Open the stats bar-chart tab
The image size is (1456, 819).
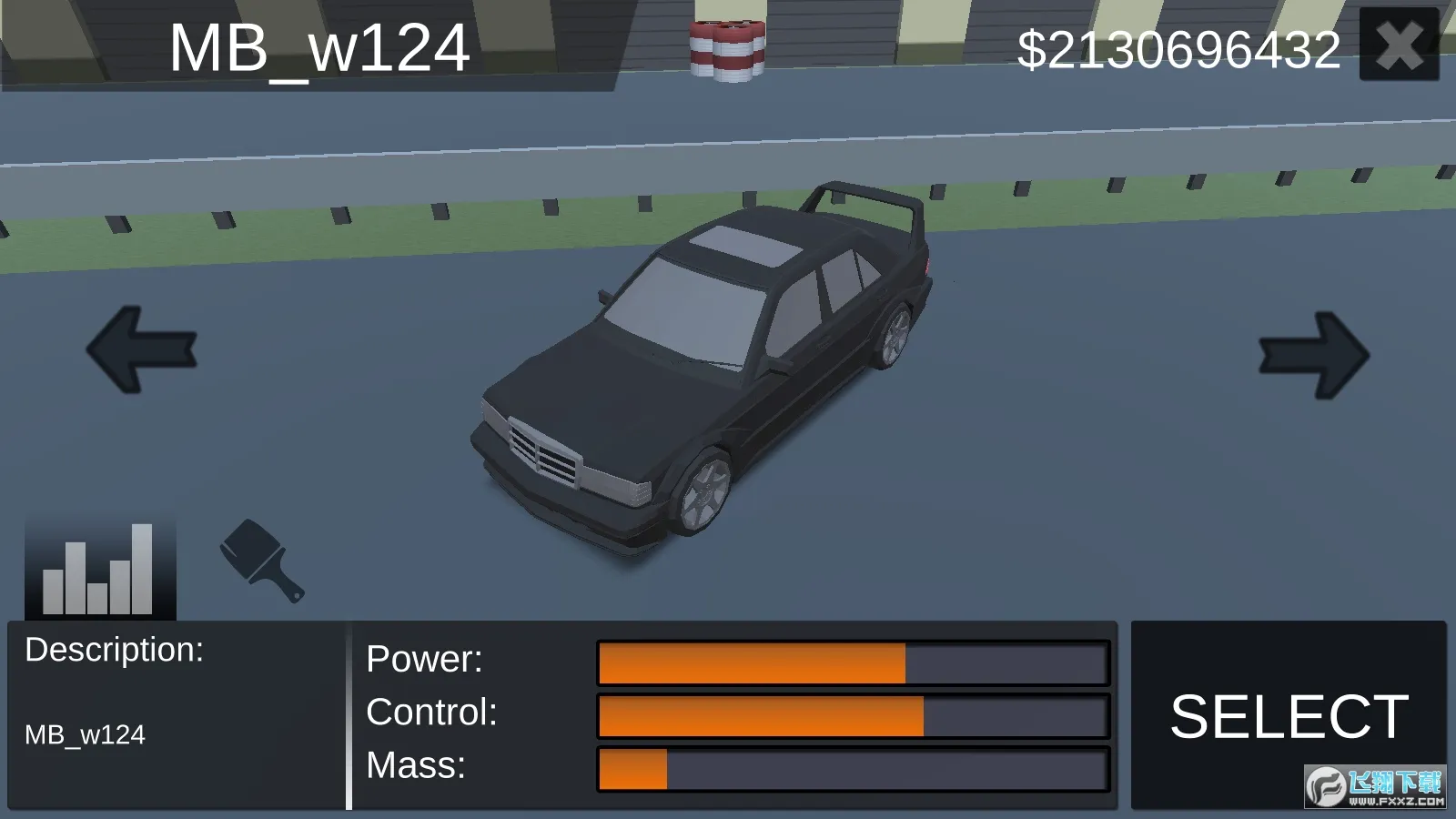(x=100, y=569)
